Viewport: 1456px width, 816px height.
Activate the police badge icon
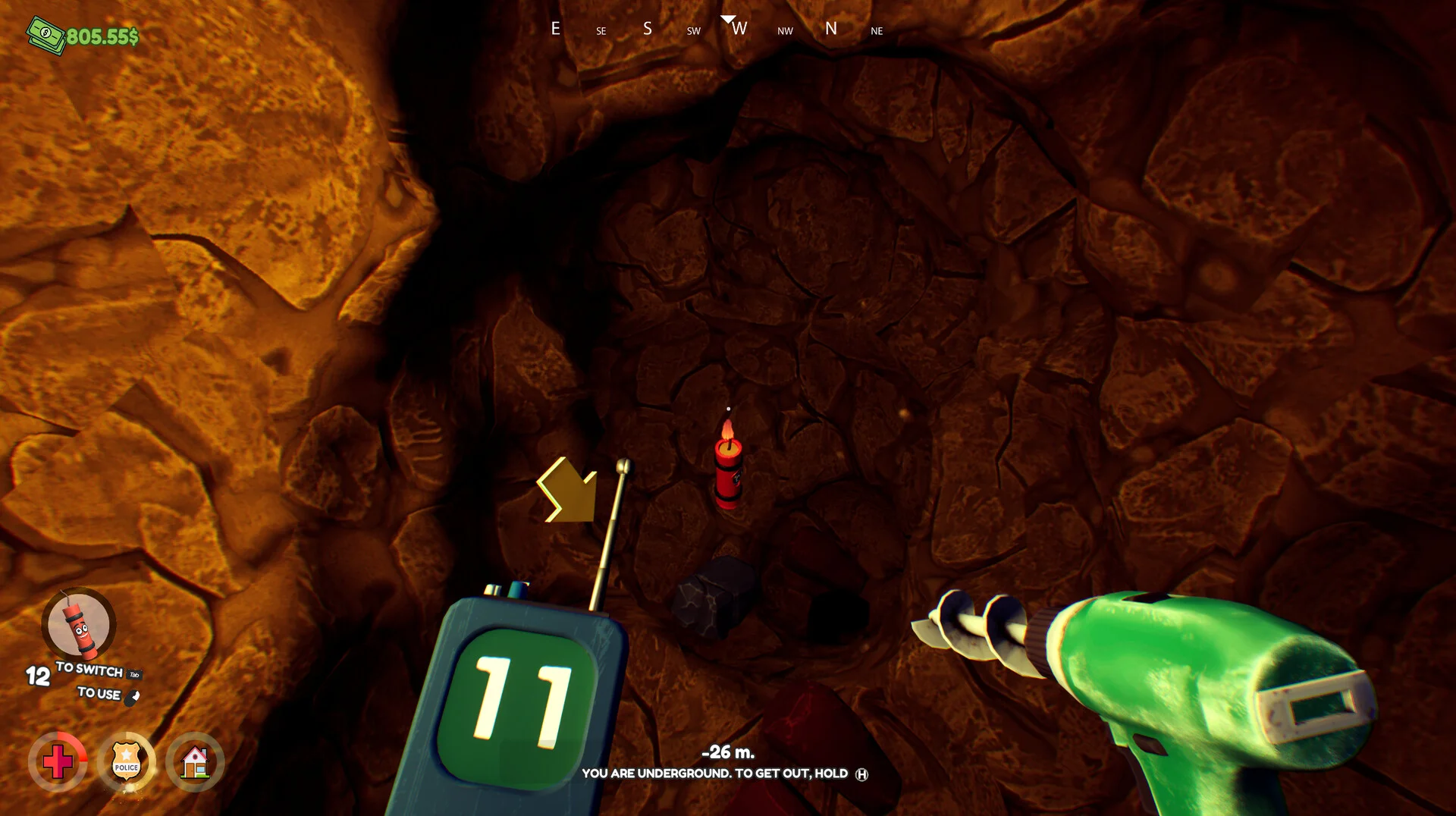(x=126, y=761)
